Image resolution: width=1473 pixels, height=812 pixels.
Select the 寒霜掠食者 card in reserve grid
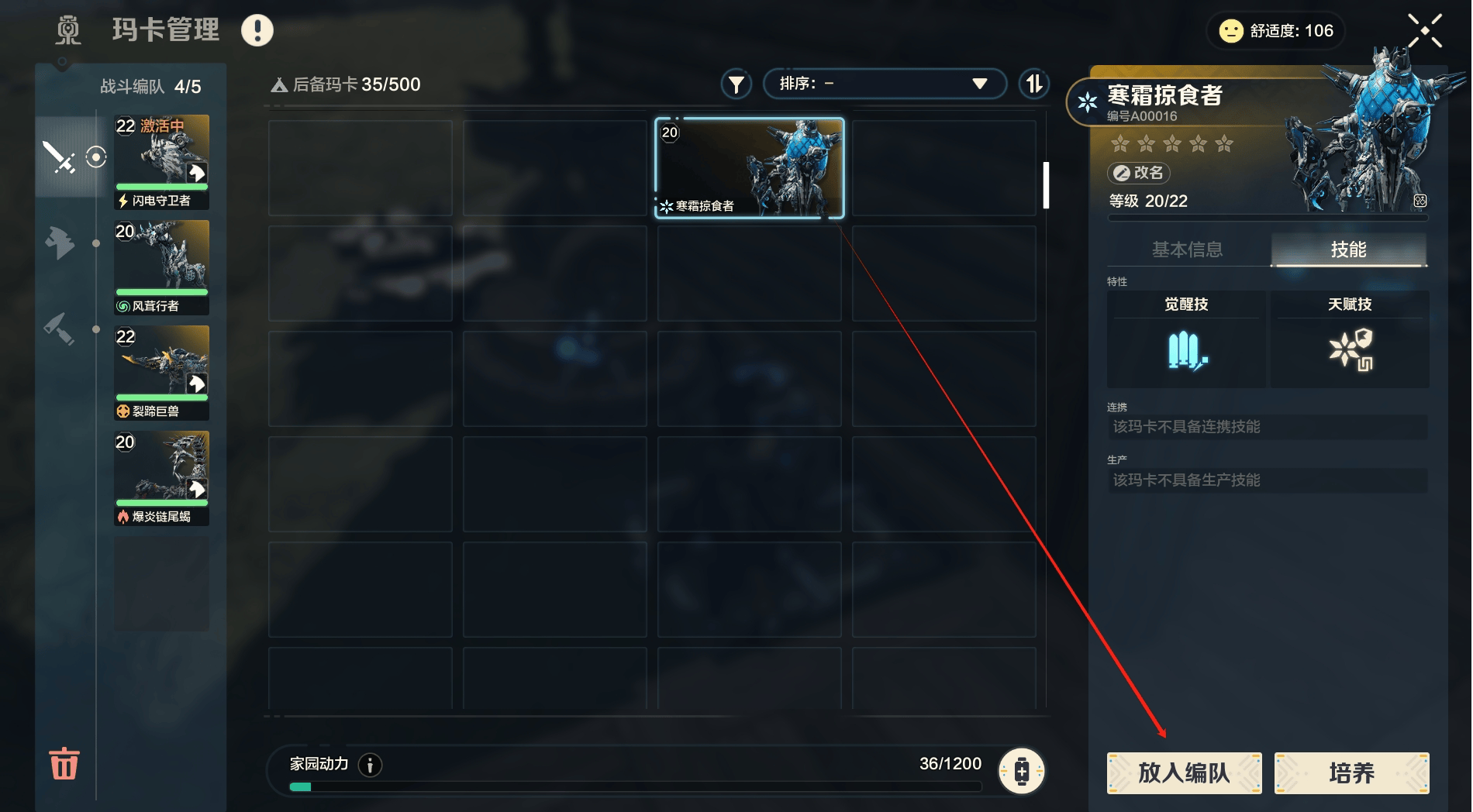coord(749,167)
